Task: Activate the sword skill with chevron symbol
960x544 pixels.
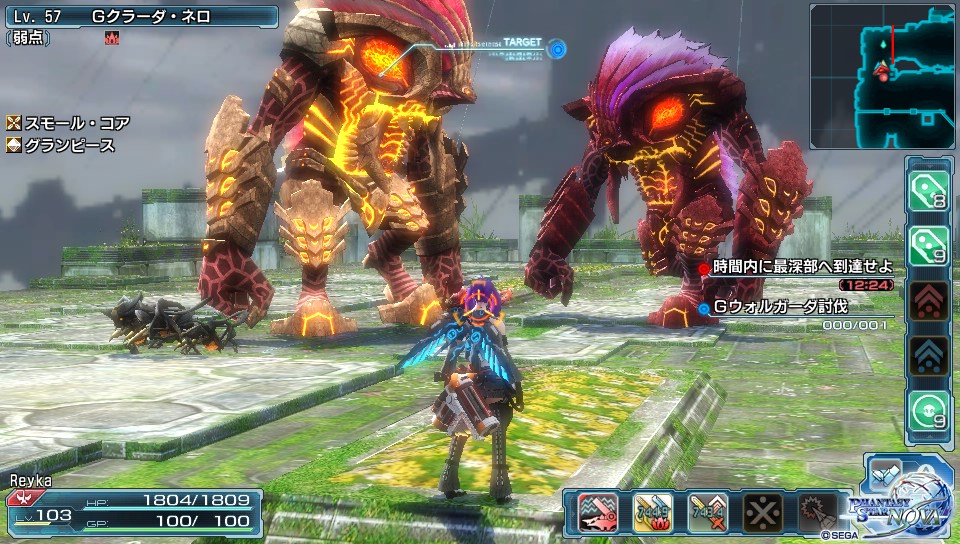Action: (x=706, y=512)
